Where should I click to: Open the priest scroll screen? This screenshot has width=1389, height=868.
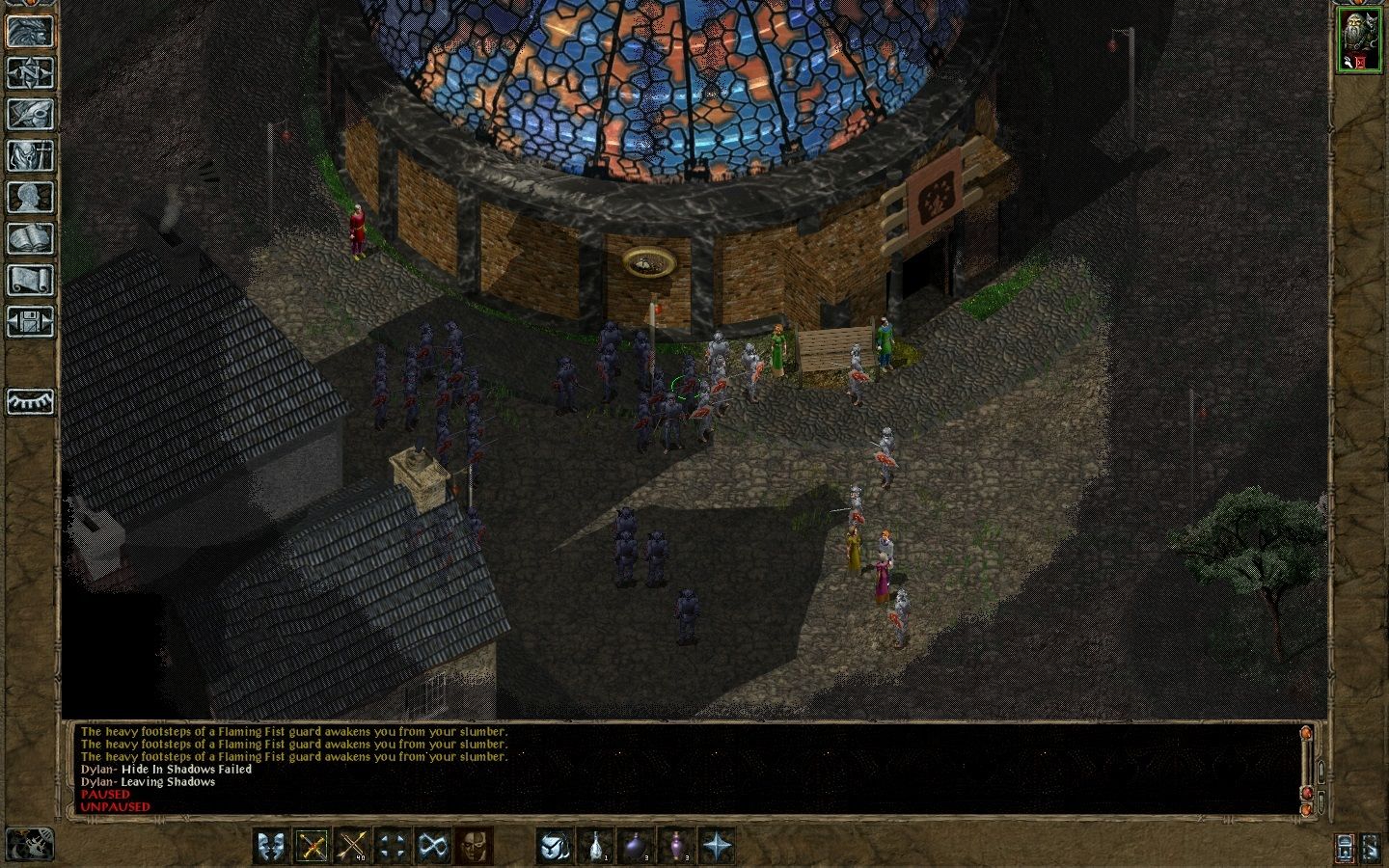[30, 280]
